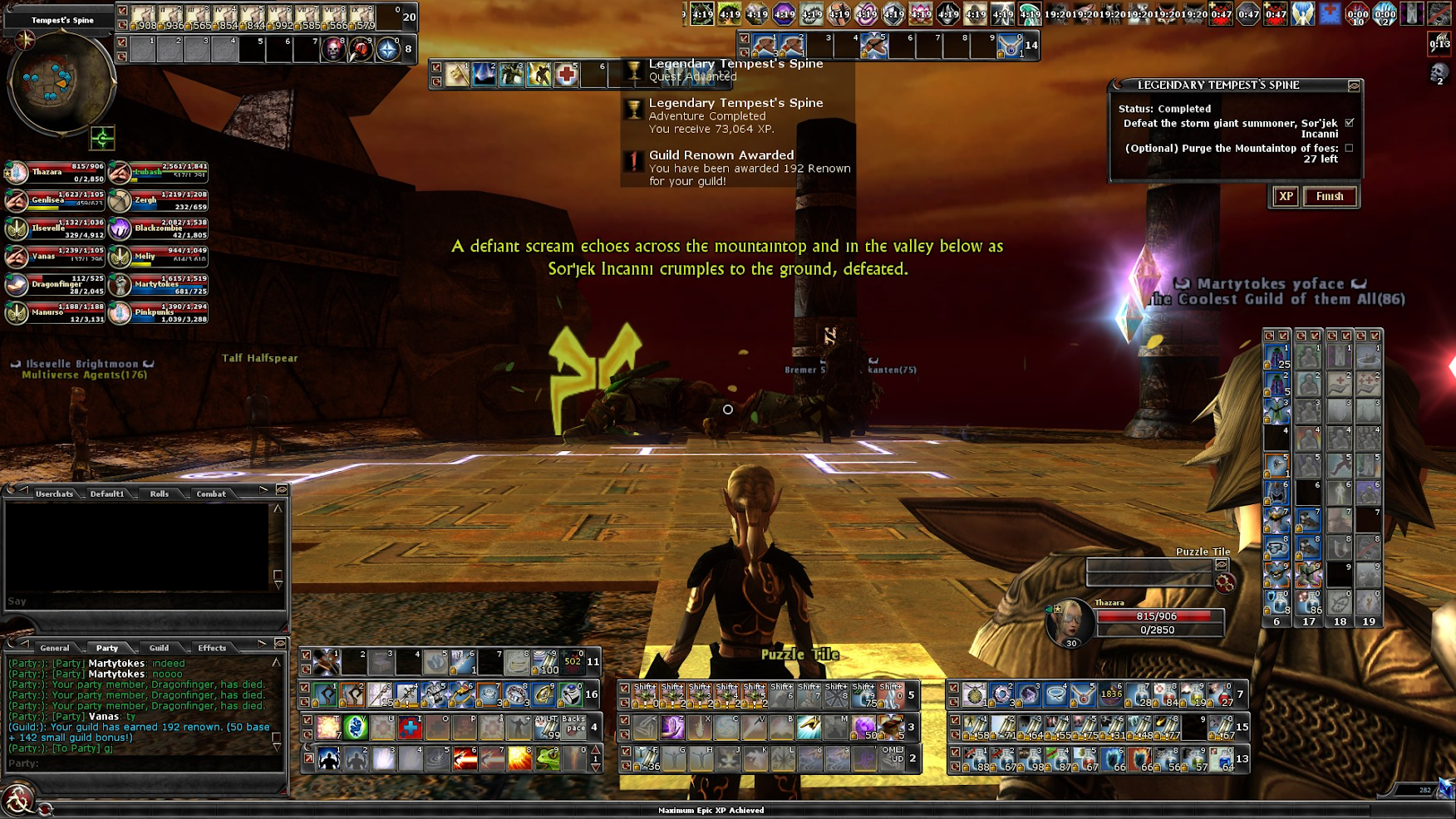Switch to the Guild chat tab
The width and height of the screenshot is (1456, 819).
click(159, 648)
